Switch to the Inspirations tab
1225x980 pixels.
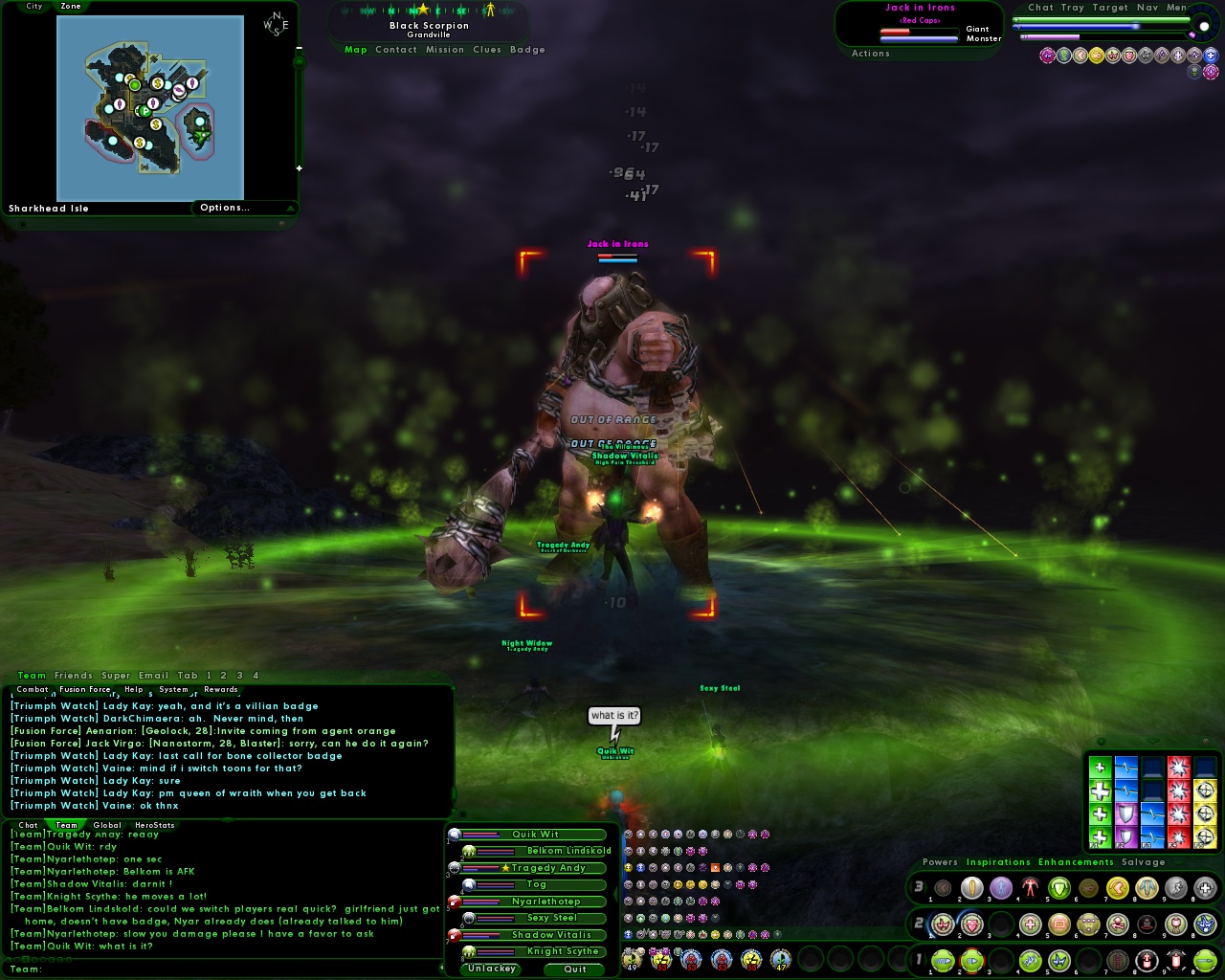coord(998,861)
